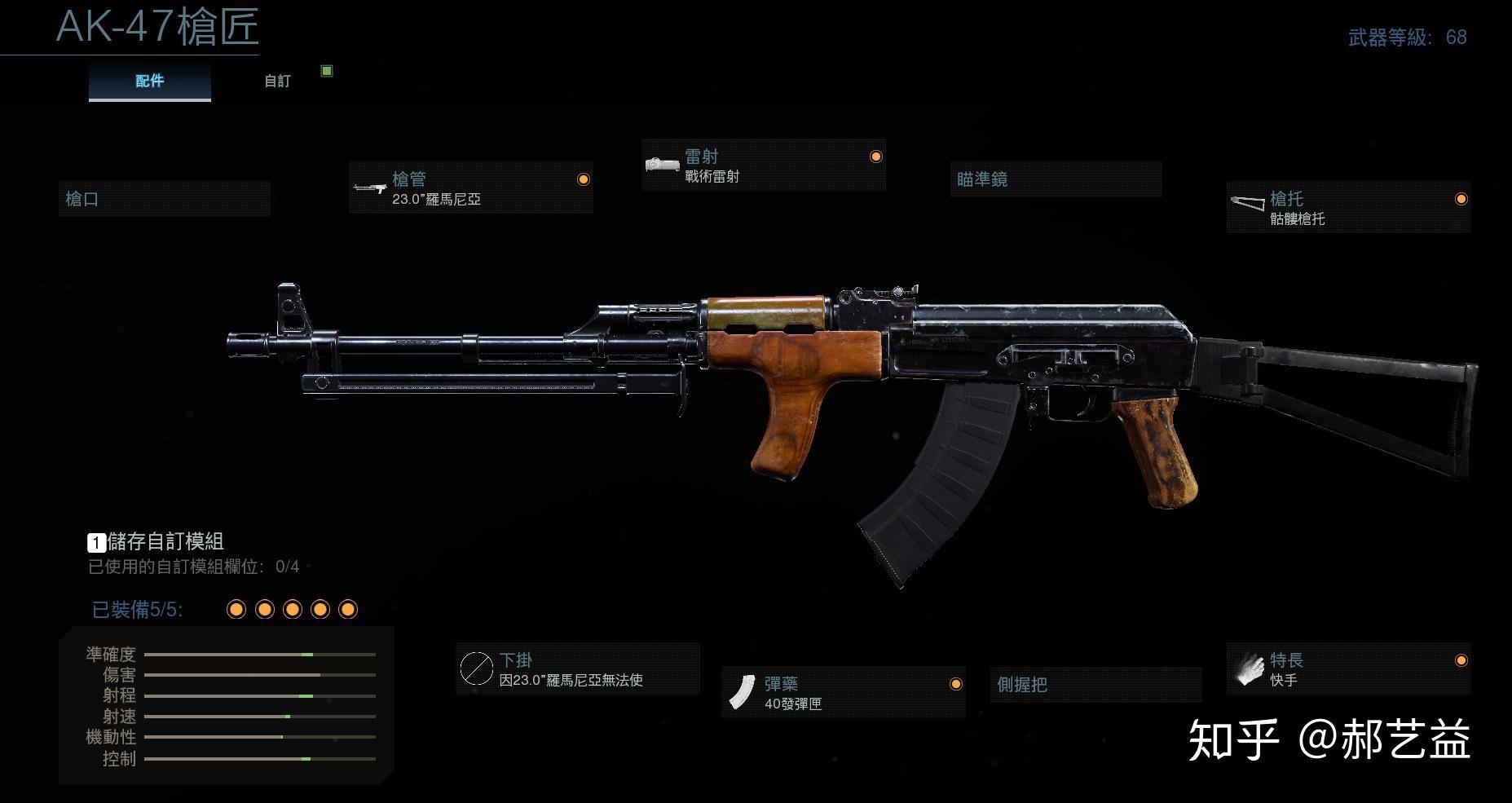Screen dimensions: 1512x803
Task: Open the 瞄準鏡 optic slot
Action: point(1056,179)
